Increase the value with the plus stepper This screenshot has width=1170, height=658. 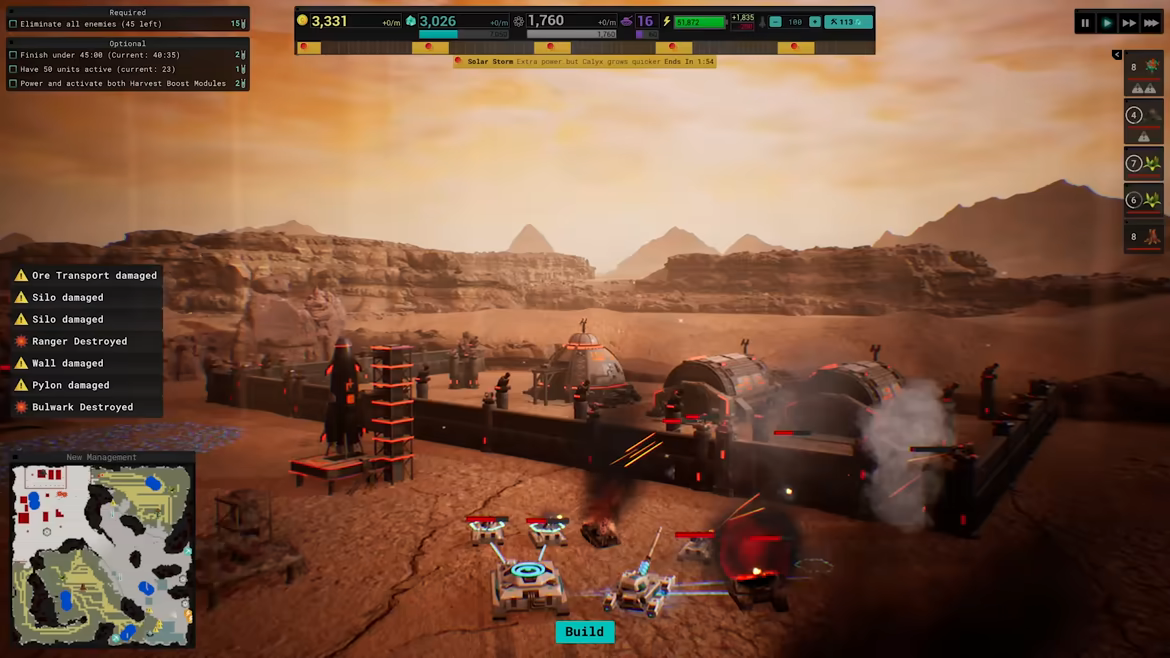pyautogui.click(x=815, y=22)
